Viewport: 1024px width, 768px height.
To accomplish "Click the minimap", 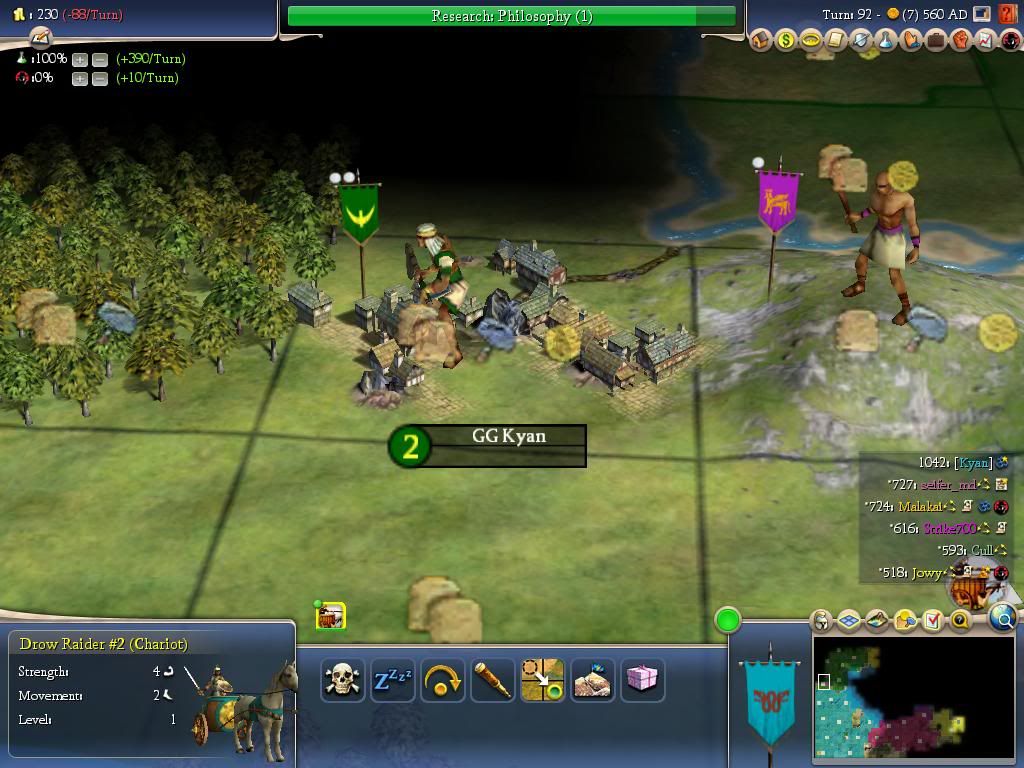I will coord(913,699).
